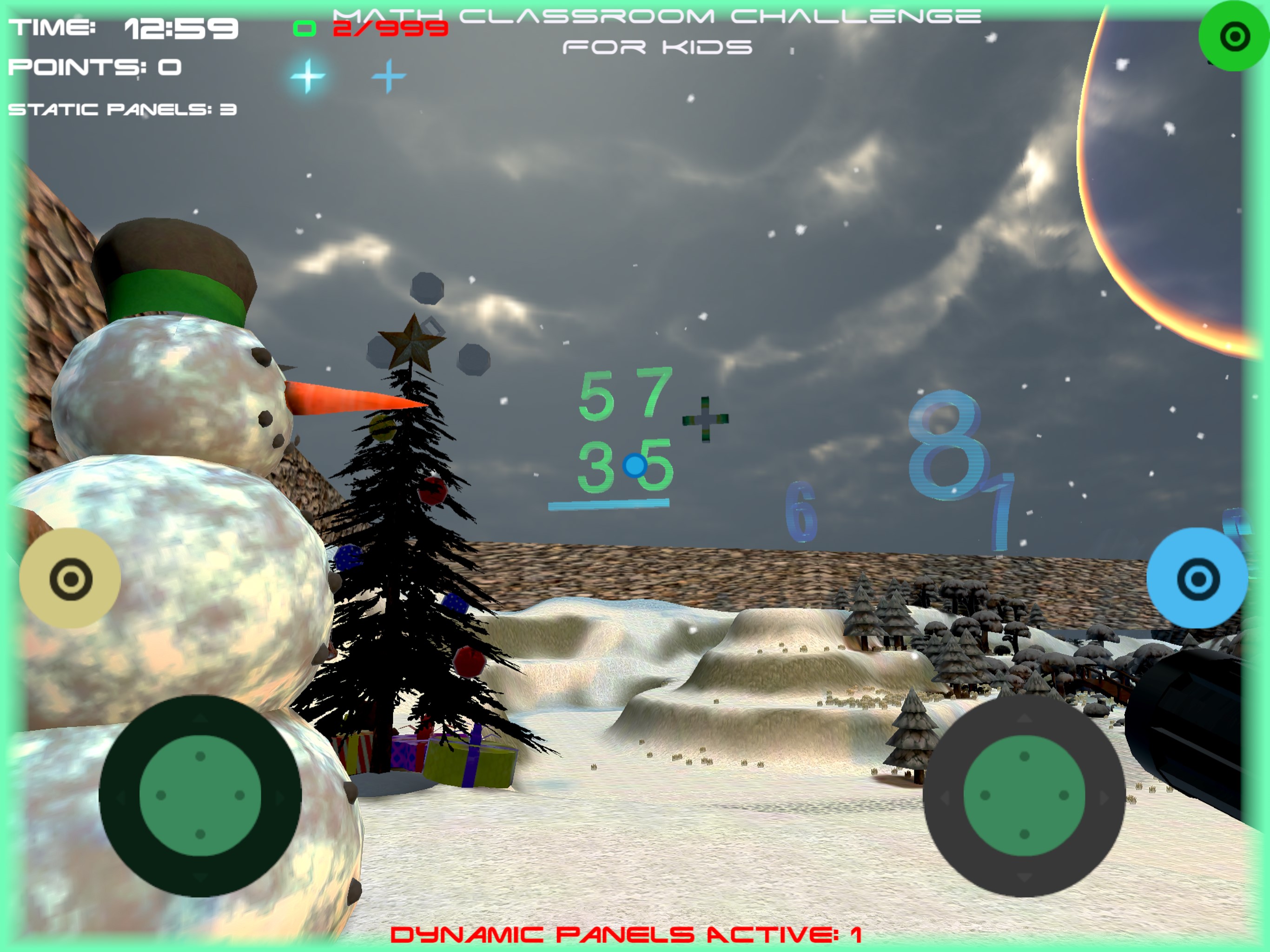Hit the blue circular target button

coord(1197,578)
